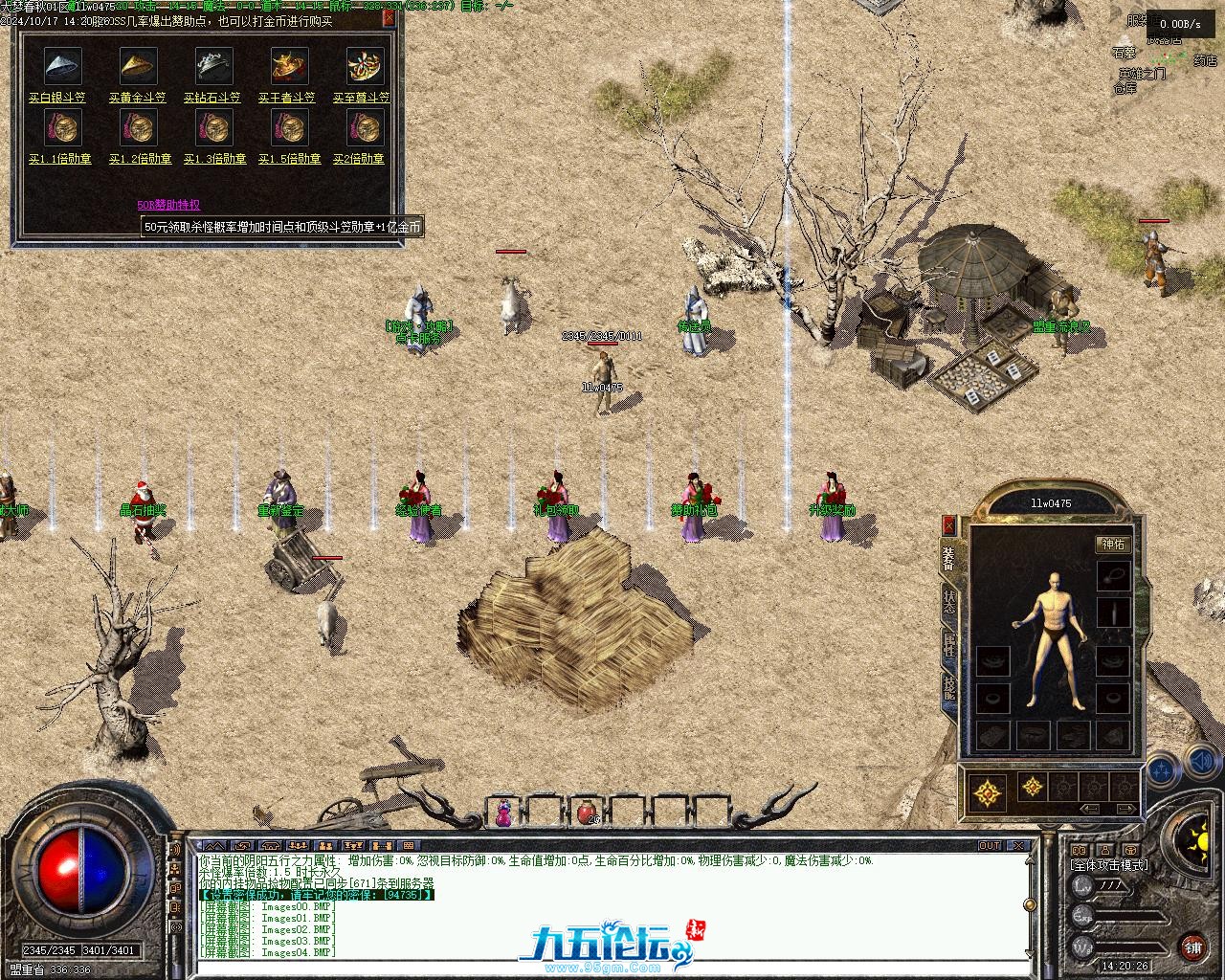The width and height of the screenshot is (1225, 980).
Task: Close the character equipment panel
Action: tap(949, 524)
